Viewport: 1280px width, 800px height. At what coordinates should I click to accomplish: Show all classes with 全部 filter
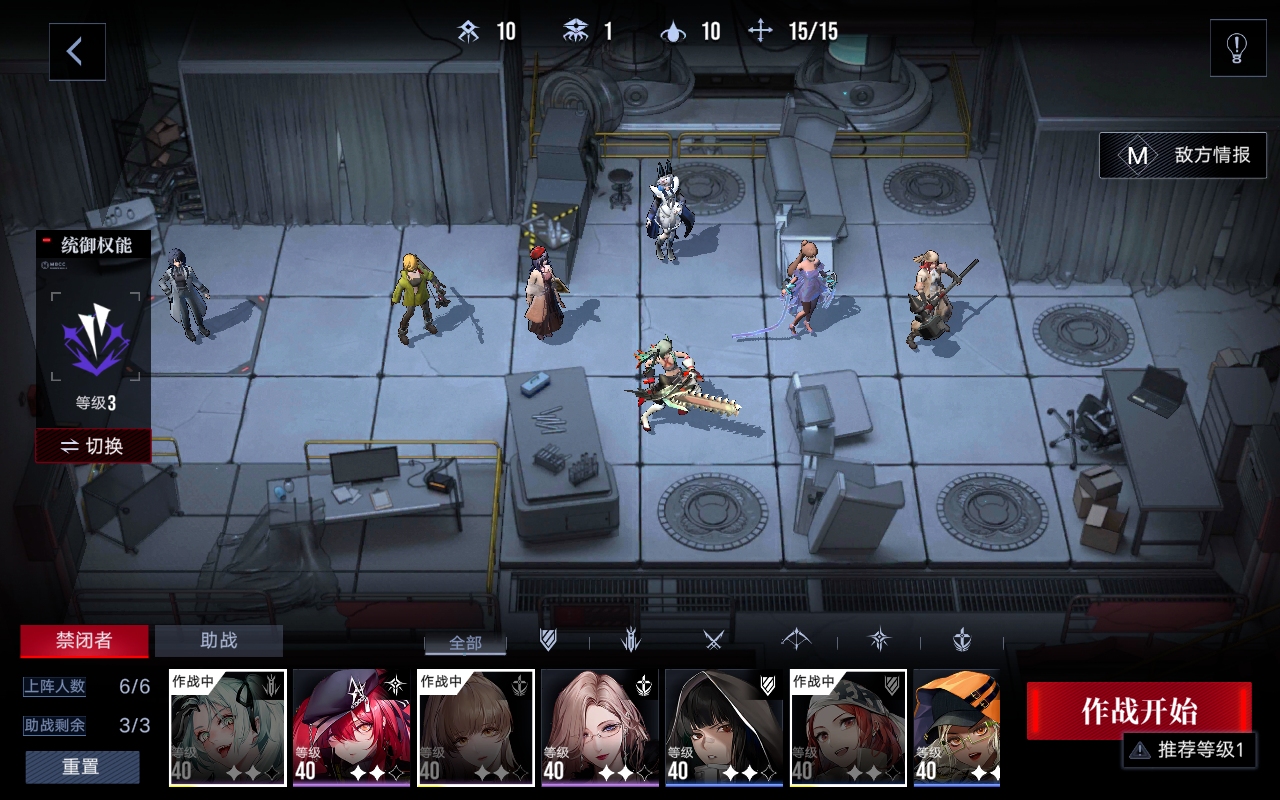[x=465, y=642]
